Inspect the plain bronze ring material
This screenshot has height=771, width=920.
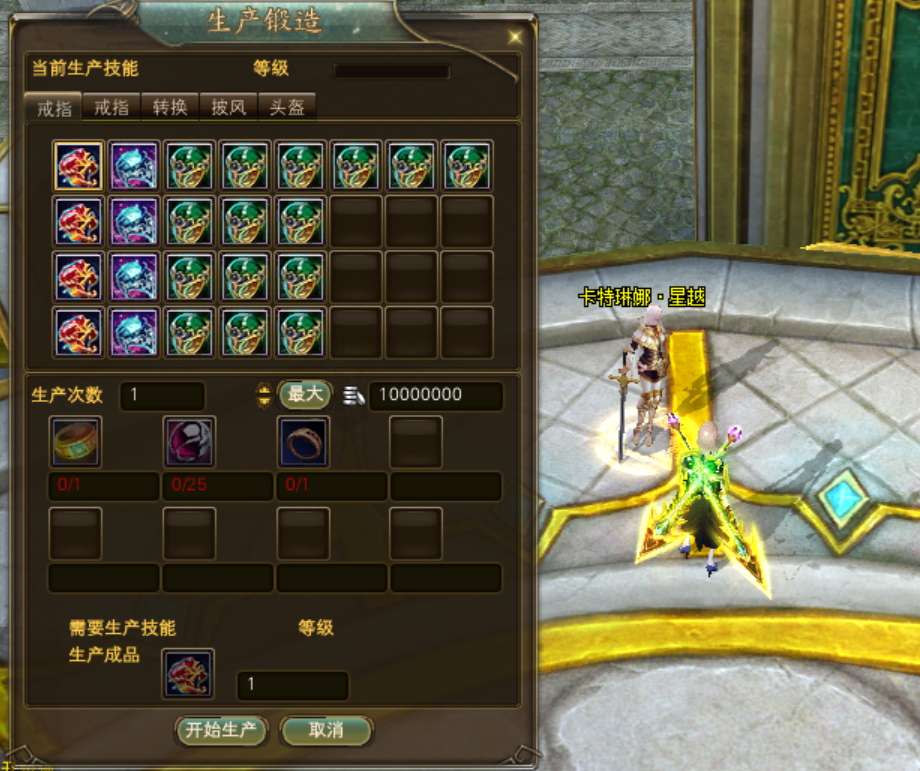(x=304, y=442)
